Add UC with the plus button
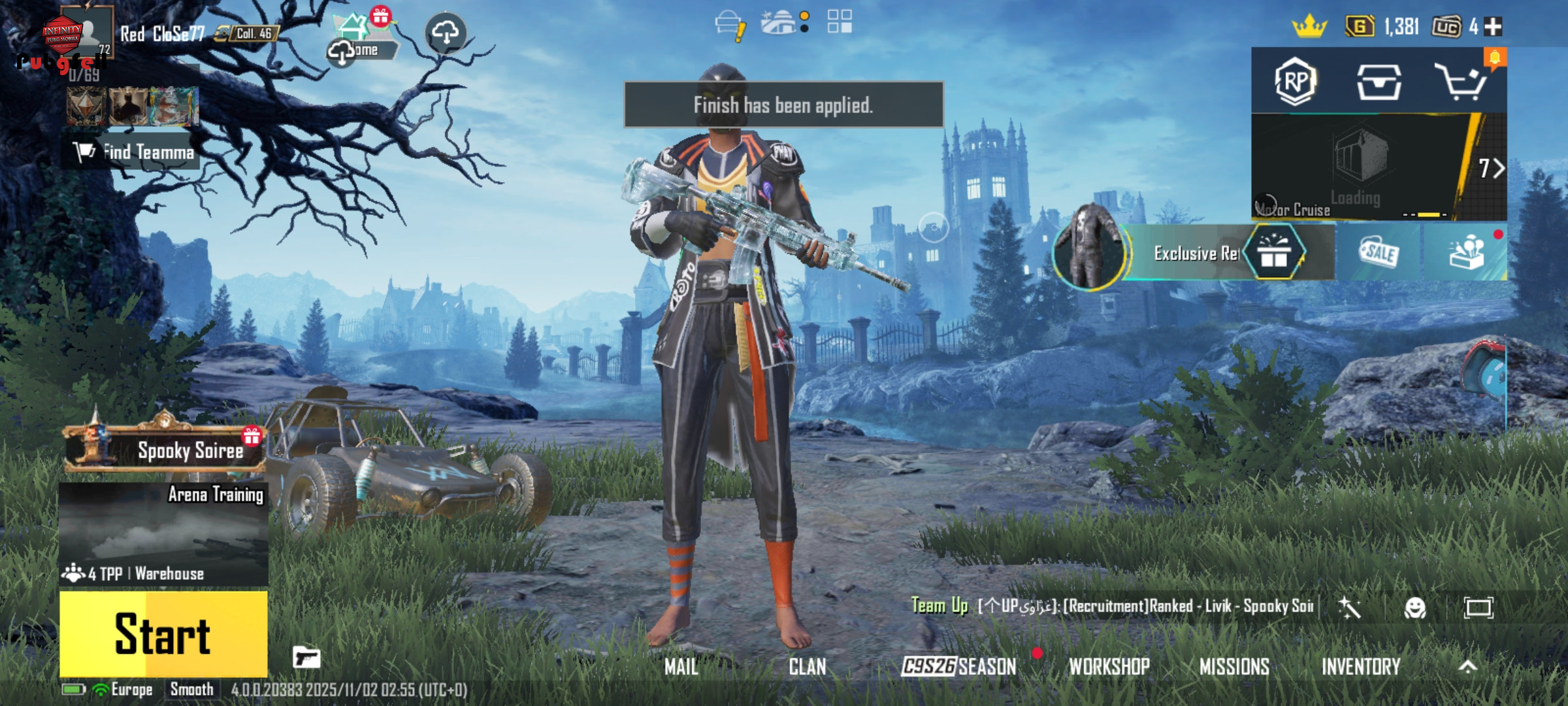Image resolution: width=1568 pixels, height=706 pixels. click(x=1493, y=27)
